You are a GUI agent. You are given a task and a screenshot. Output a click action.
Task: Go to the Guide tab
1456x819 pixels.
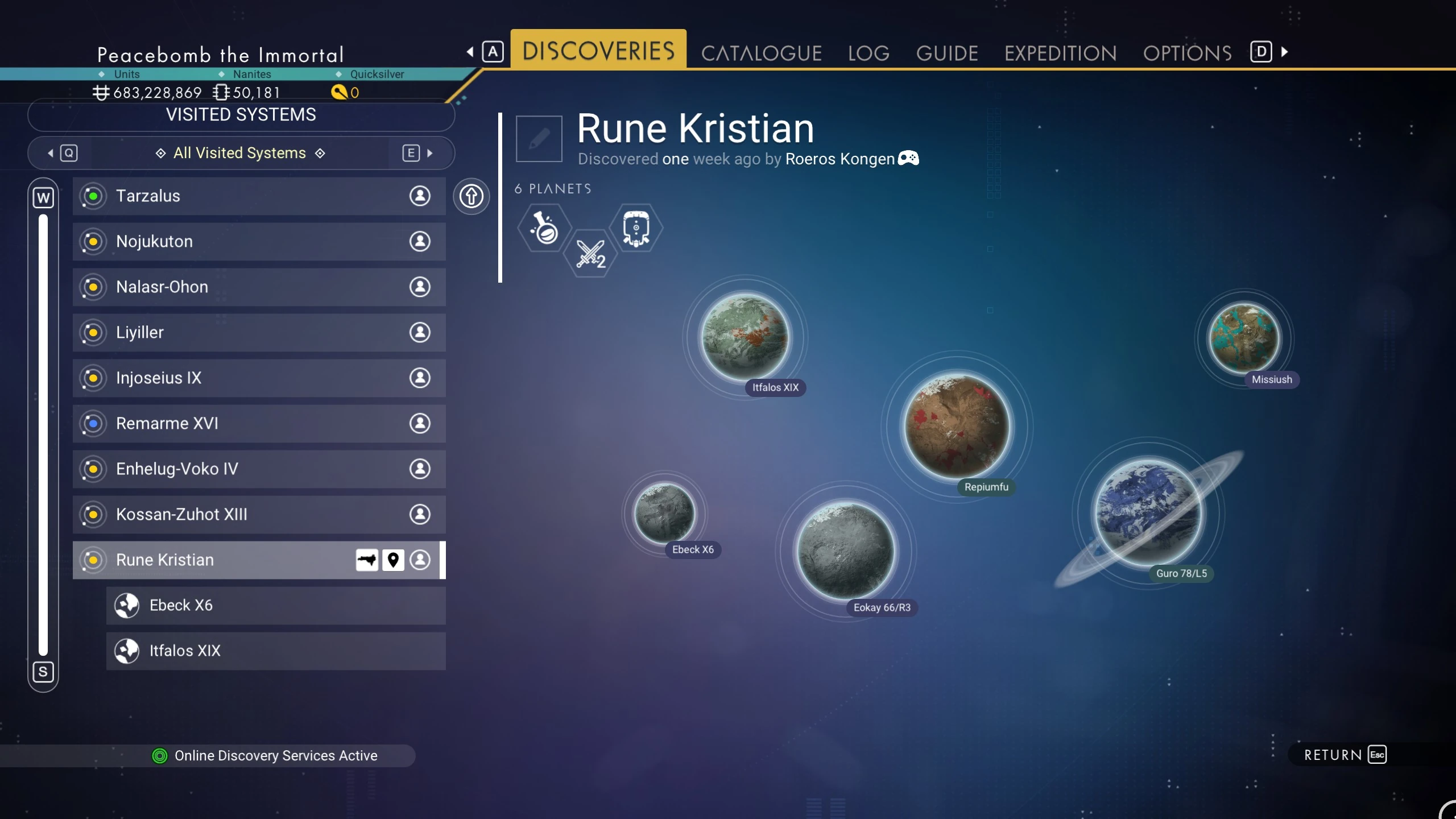947,53
